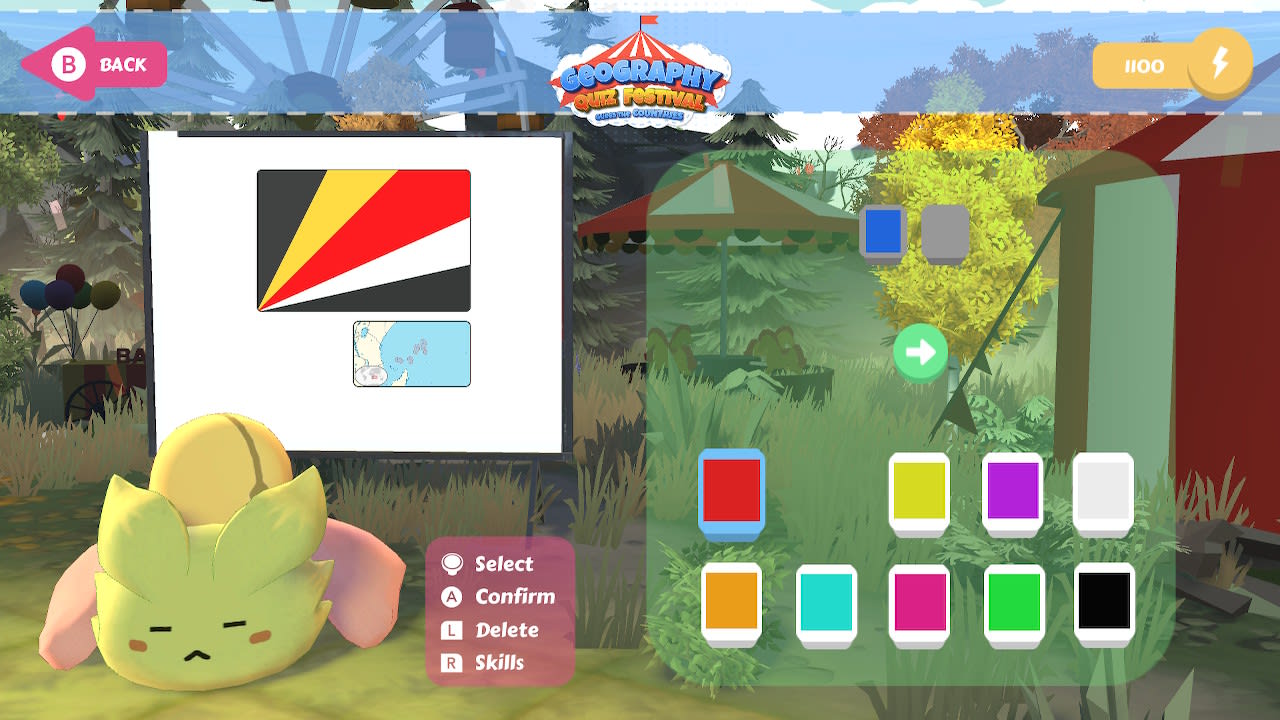Choose the purple answer tile

(1012, 490)
